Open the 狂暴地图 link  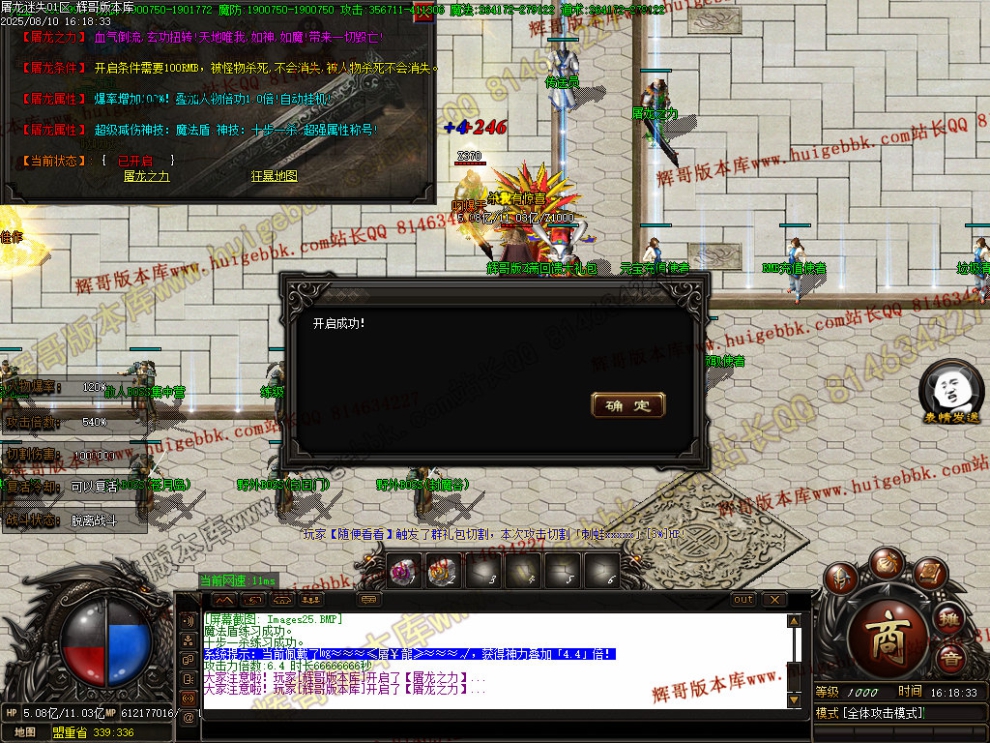click(x=274, y=176)
